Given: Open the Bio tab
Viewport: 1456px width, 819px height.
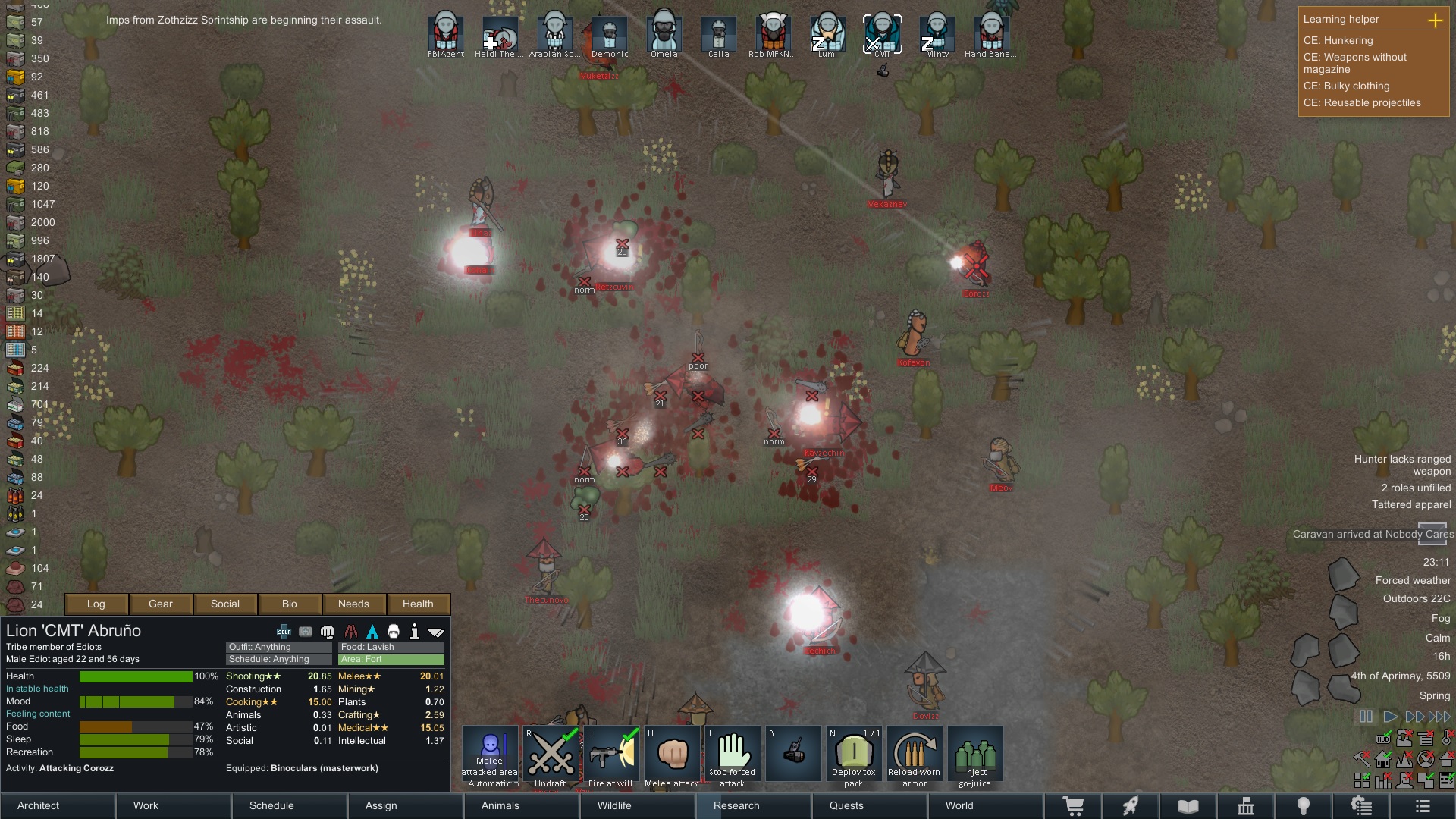Looking at the screenshot, I should point(290,604).
